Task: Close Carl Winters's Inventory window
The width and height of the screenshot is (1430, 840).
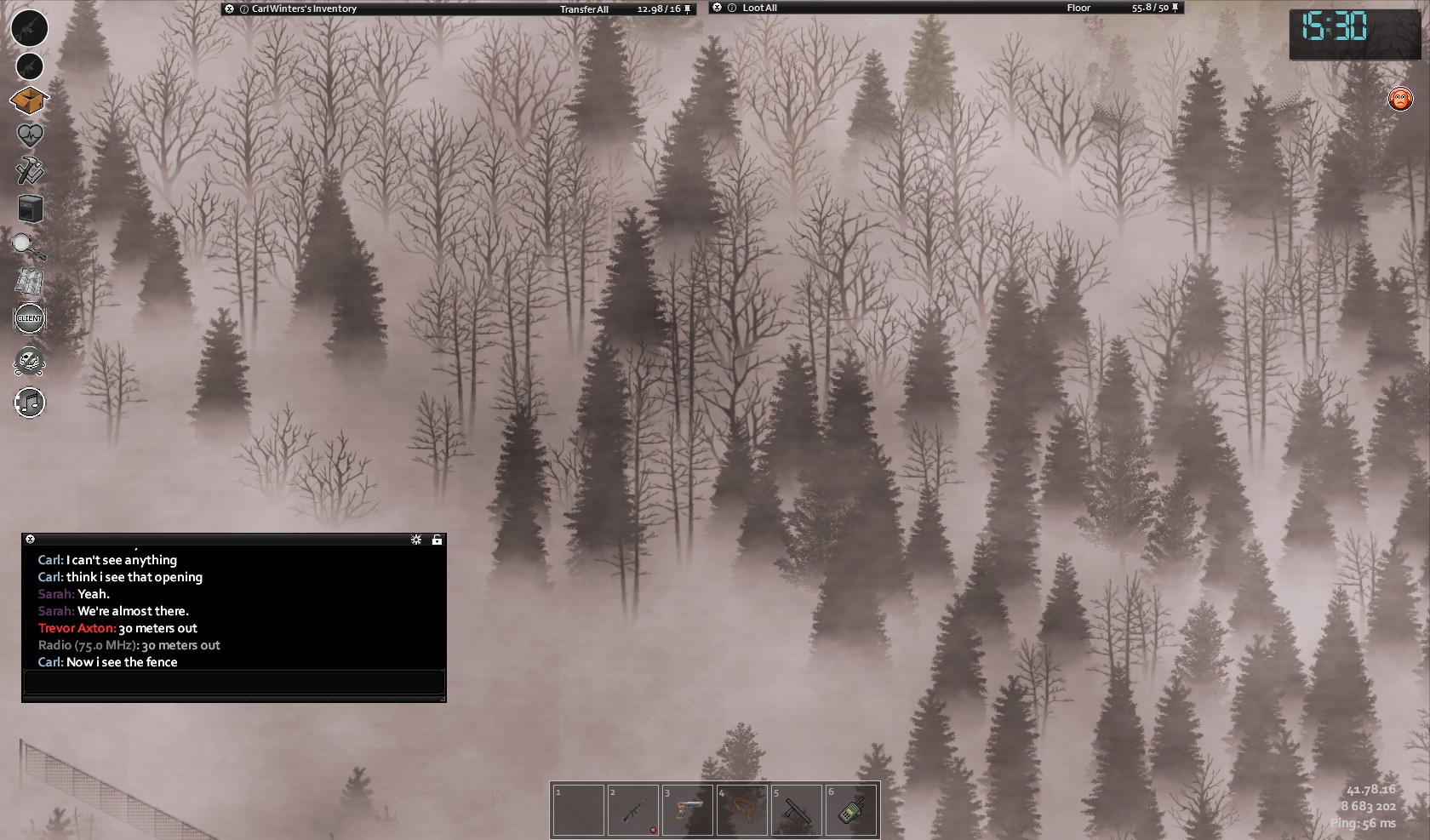Action: click(x=229, y=9)
